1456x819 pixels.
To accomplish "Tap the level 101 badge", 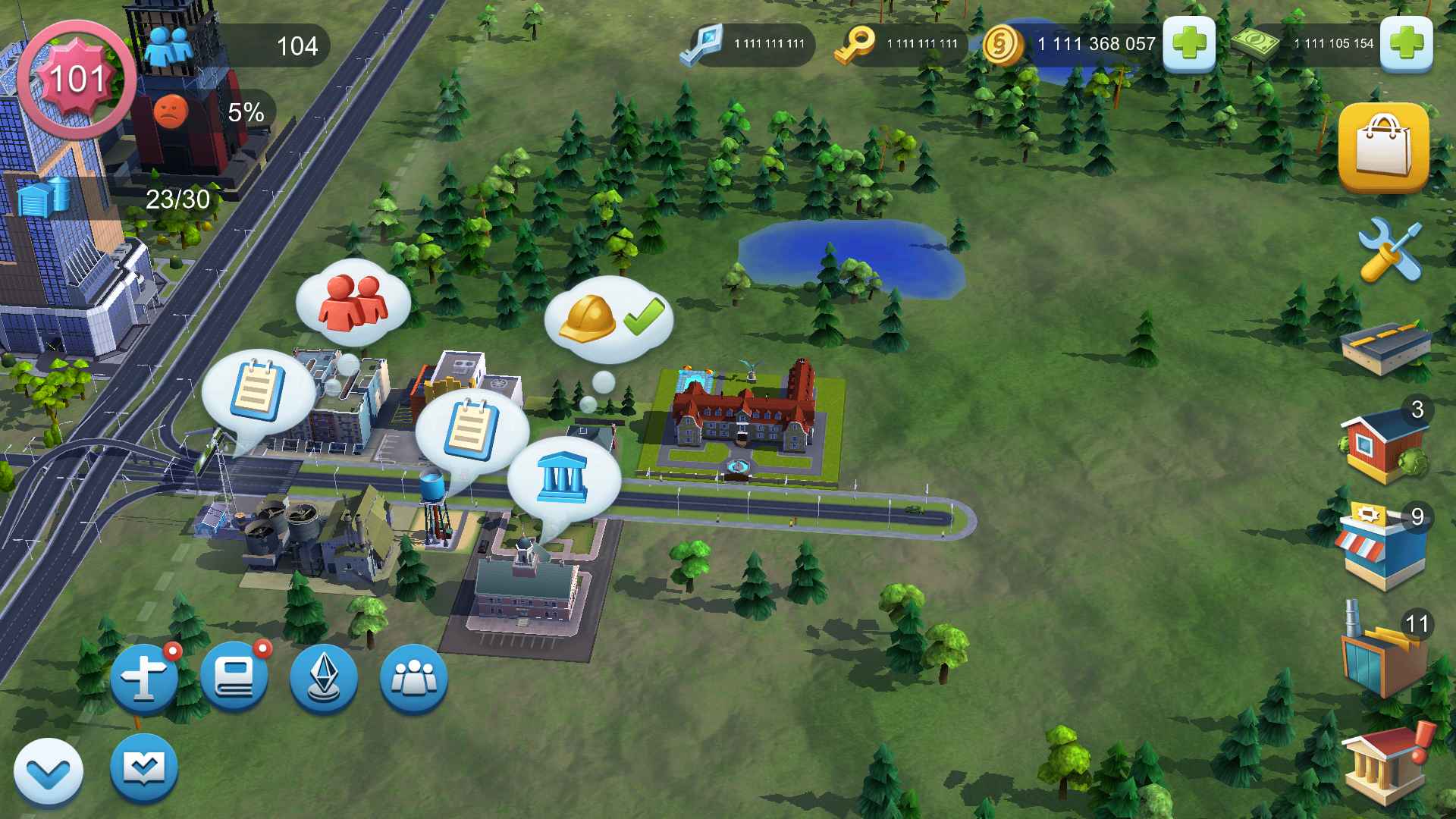I will [76, 80].
